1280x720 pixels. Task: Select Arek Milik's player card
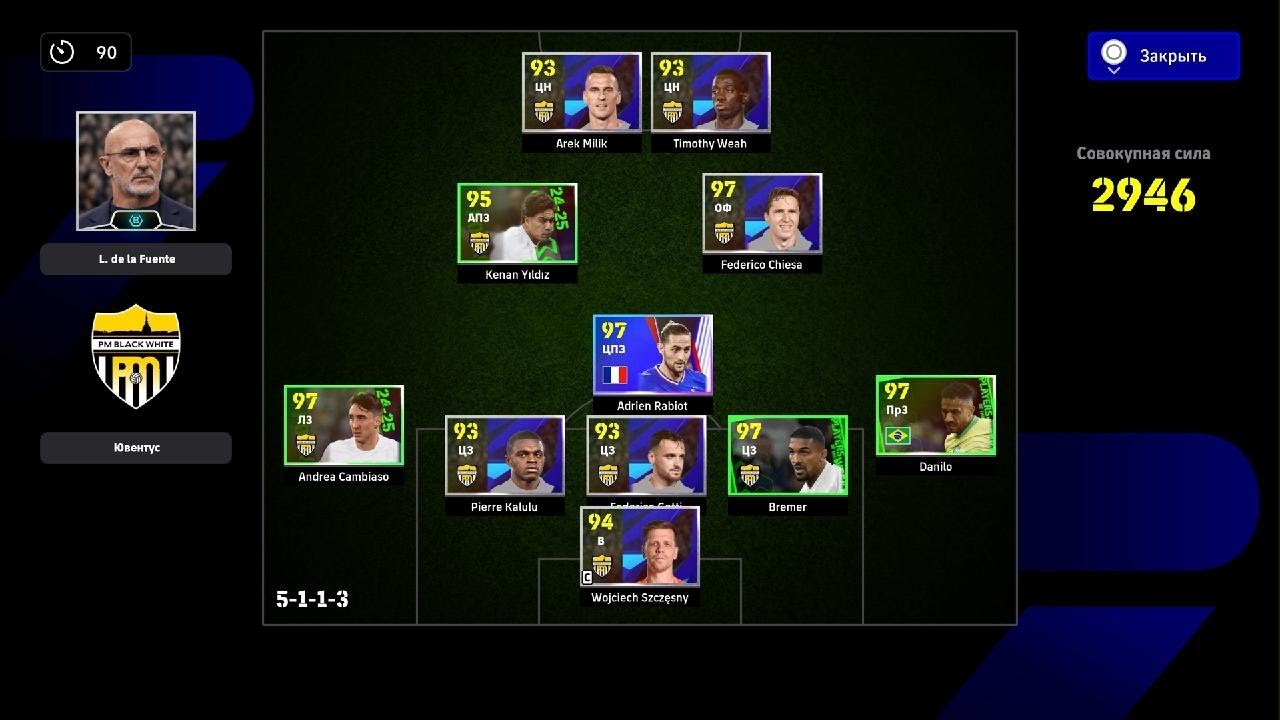point(581,92)
